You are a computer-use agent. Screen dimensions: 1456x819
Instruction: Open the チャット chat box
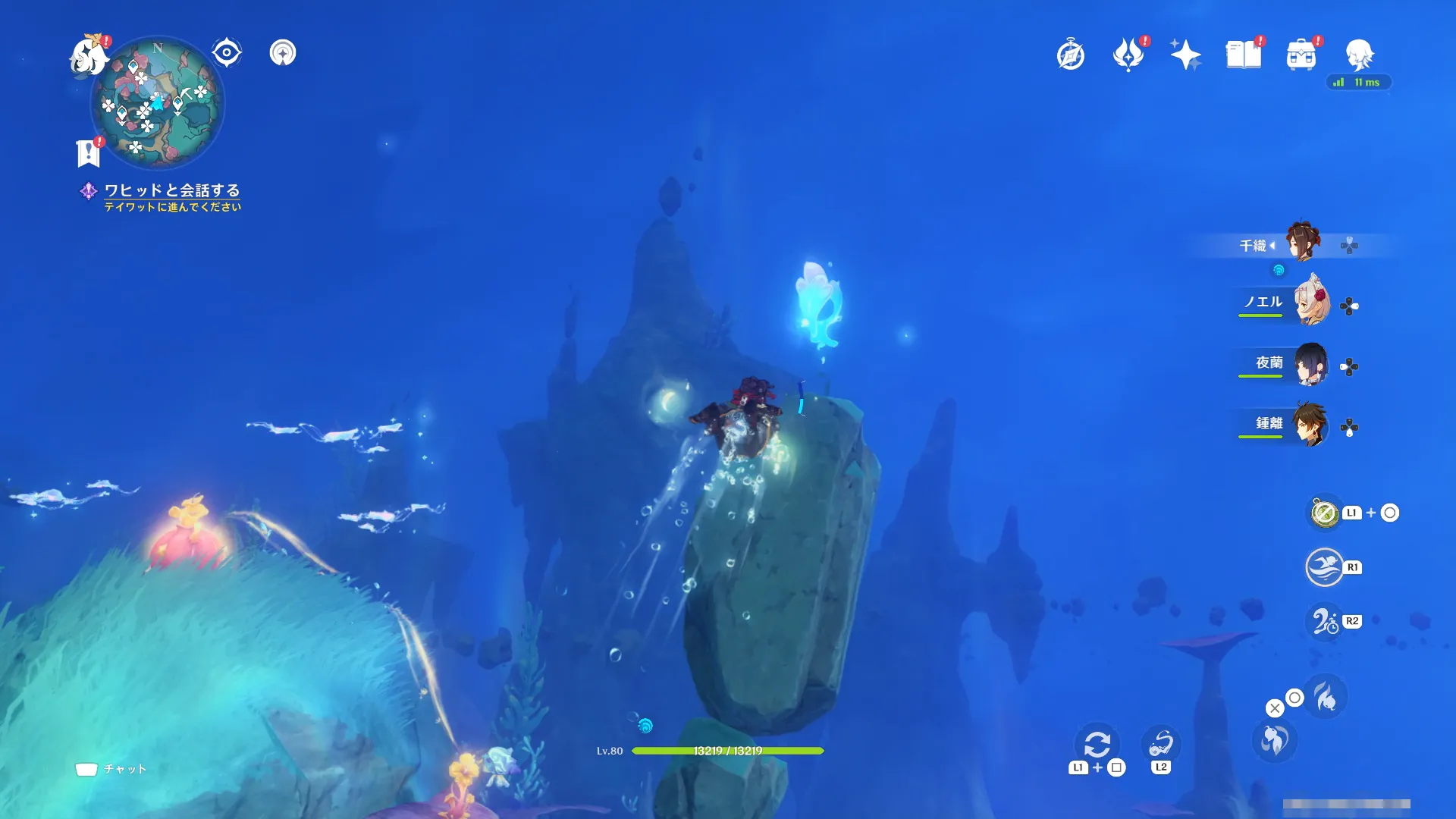pyautogui.click(x=111, y=769)
